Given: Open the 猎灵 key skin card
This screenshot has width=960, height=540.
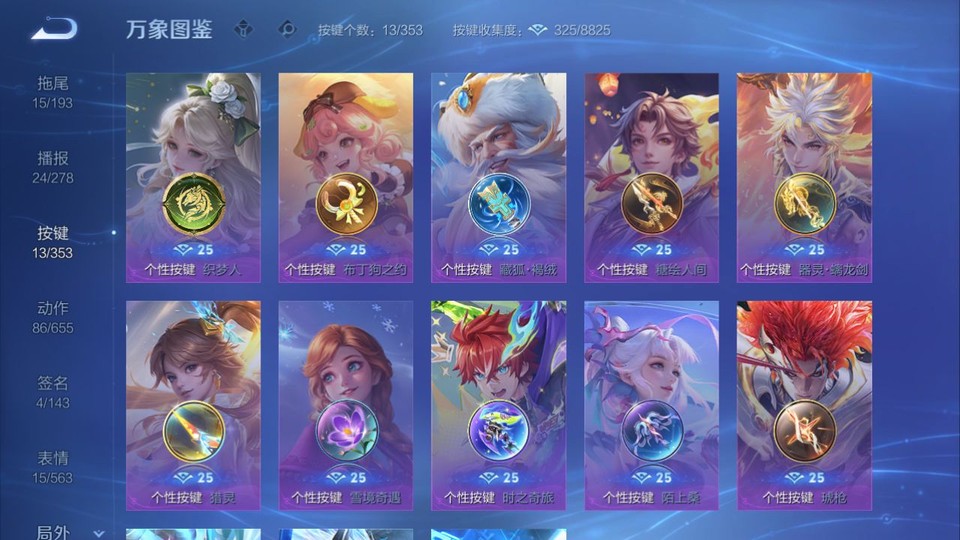Looking at the screenshot, I should [x=193, y=405].
